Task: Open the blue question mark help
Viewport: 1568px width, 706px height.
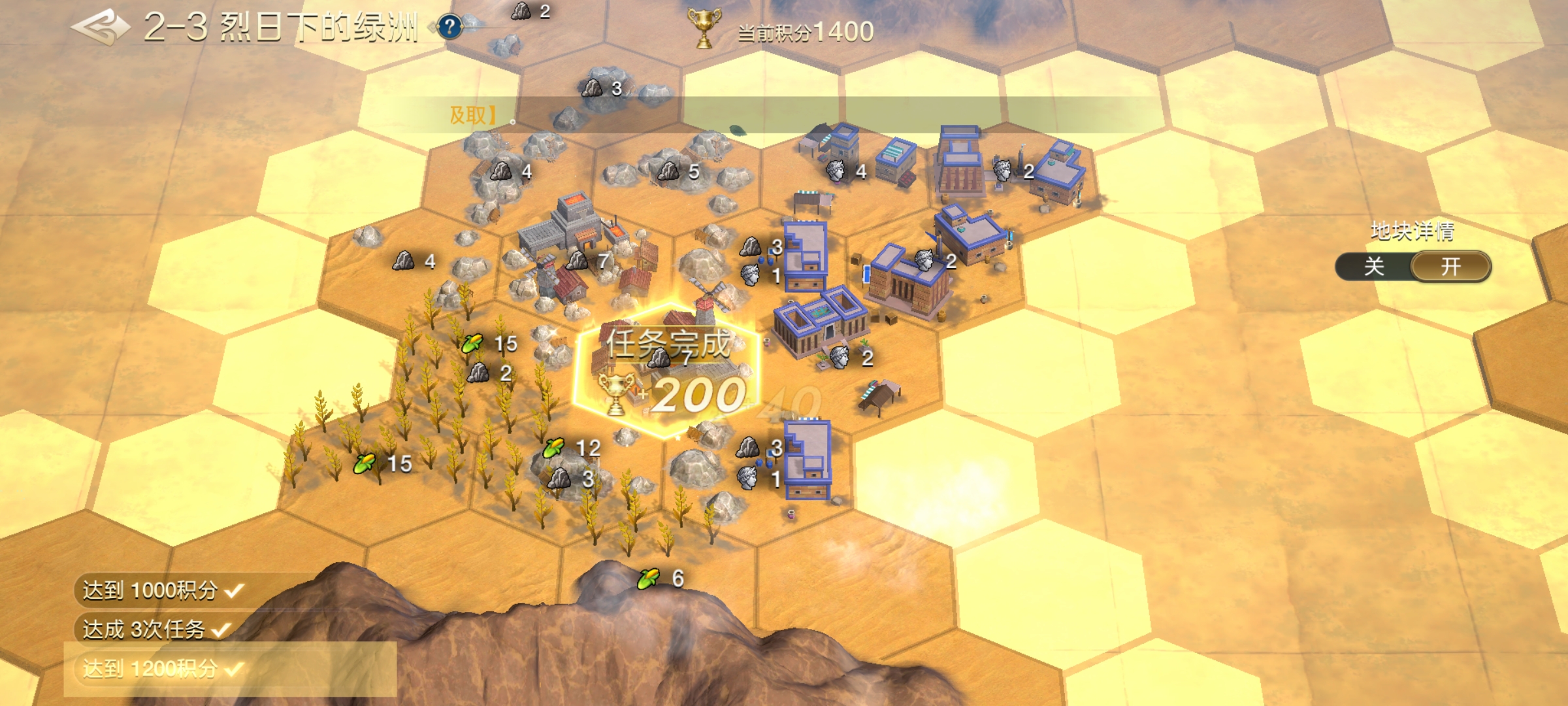Action: 449,27
